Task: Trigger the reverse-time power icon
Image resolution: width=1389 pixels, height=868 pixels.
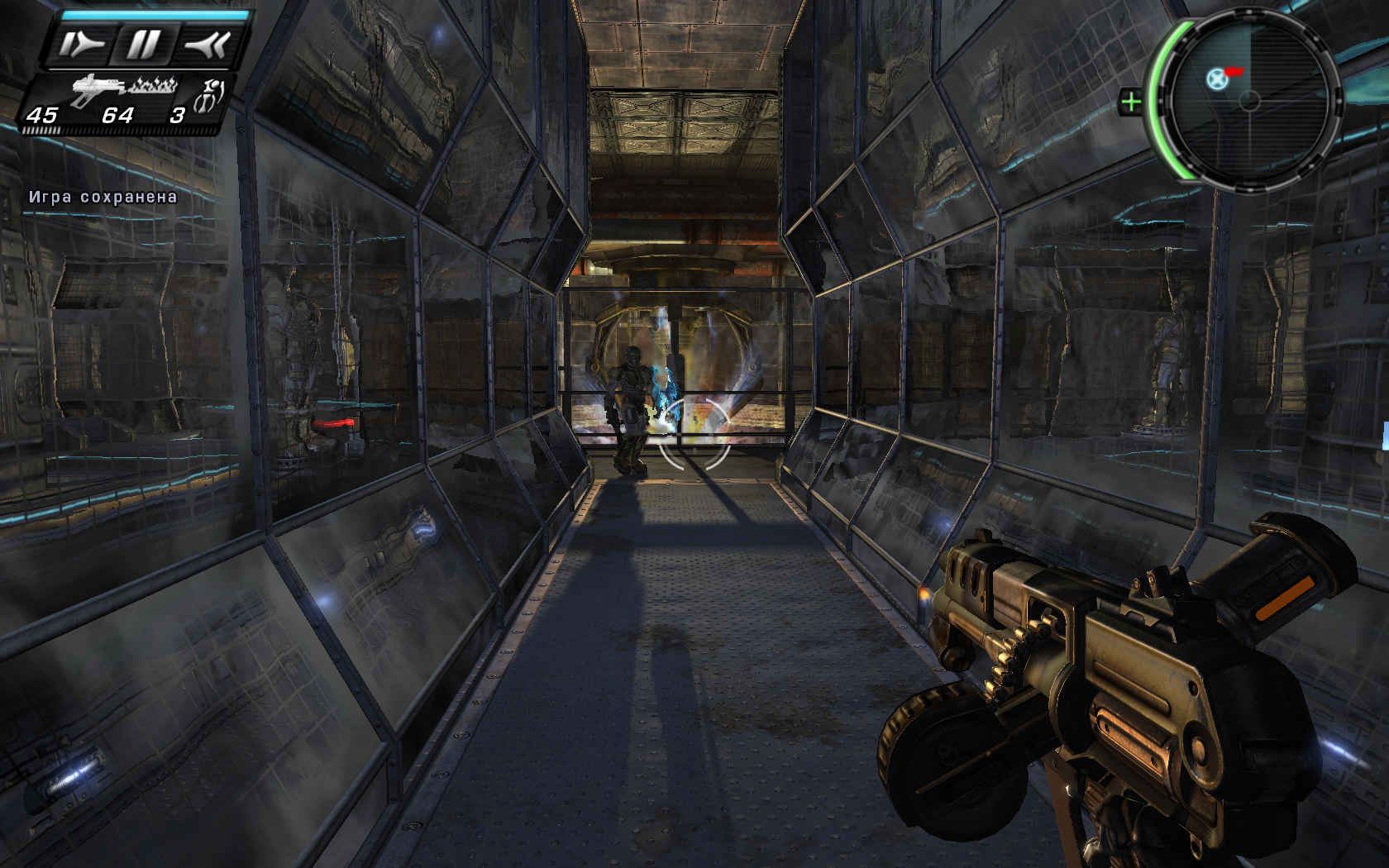Action: 206,45
